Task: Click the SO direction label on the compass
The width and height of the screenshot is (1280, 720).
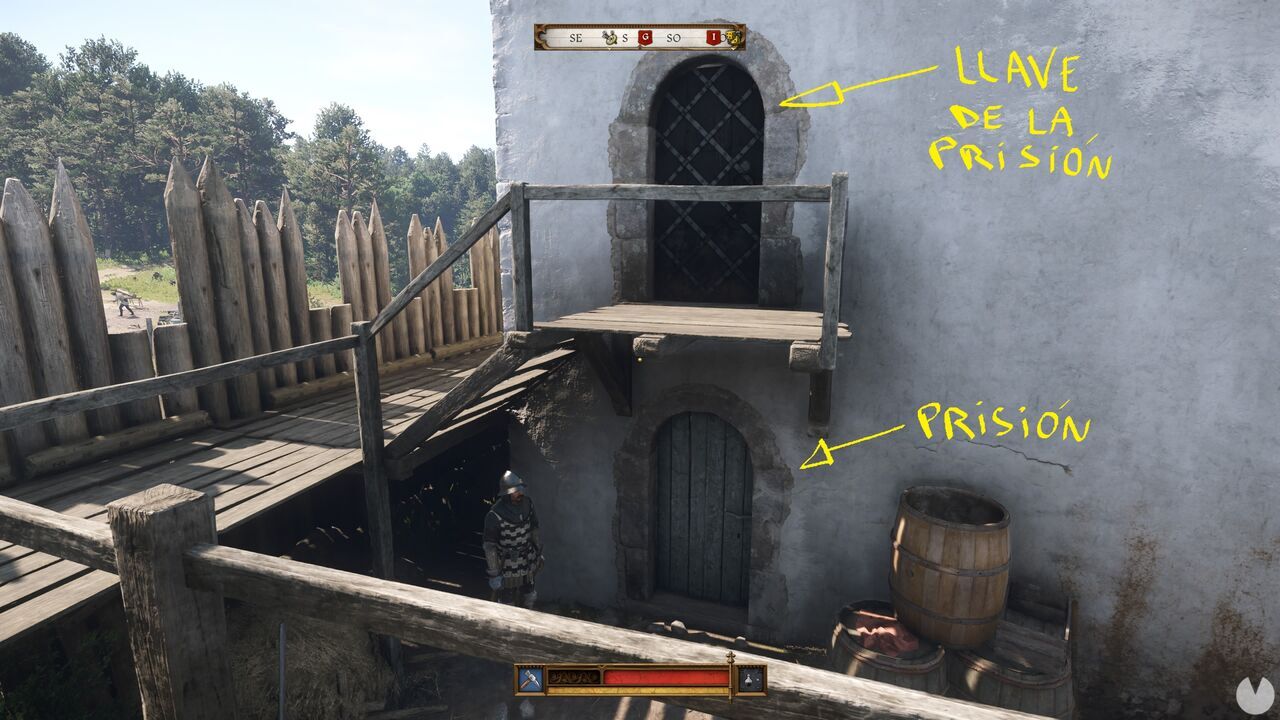Action: [674, 37]
